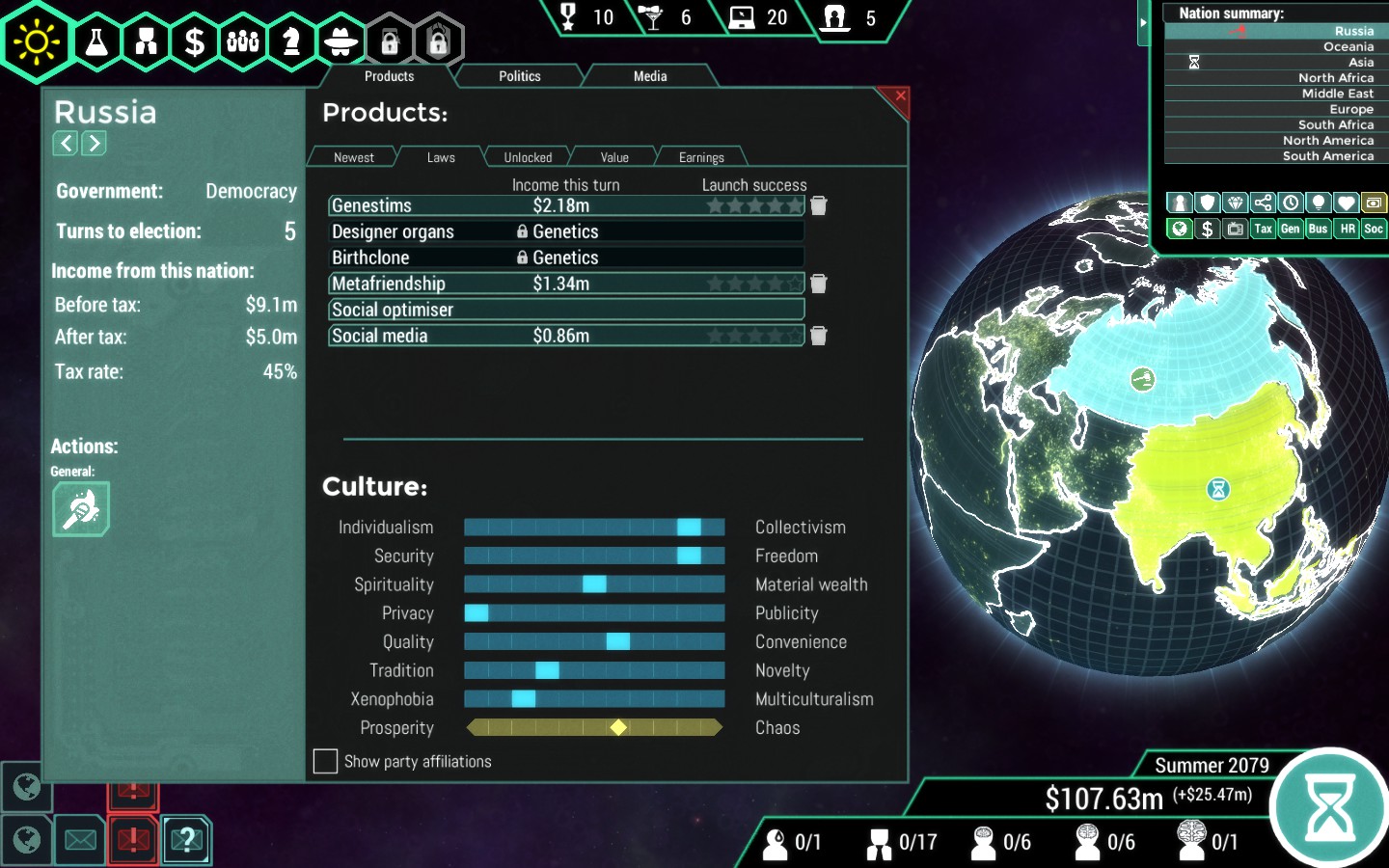Screen dimensions: 1389x868
Task: Activate the General action button
Action: pyautogui.click(x=81, y=509)
